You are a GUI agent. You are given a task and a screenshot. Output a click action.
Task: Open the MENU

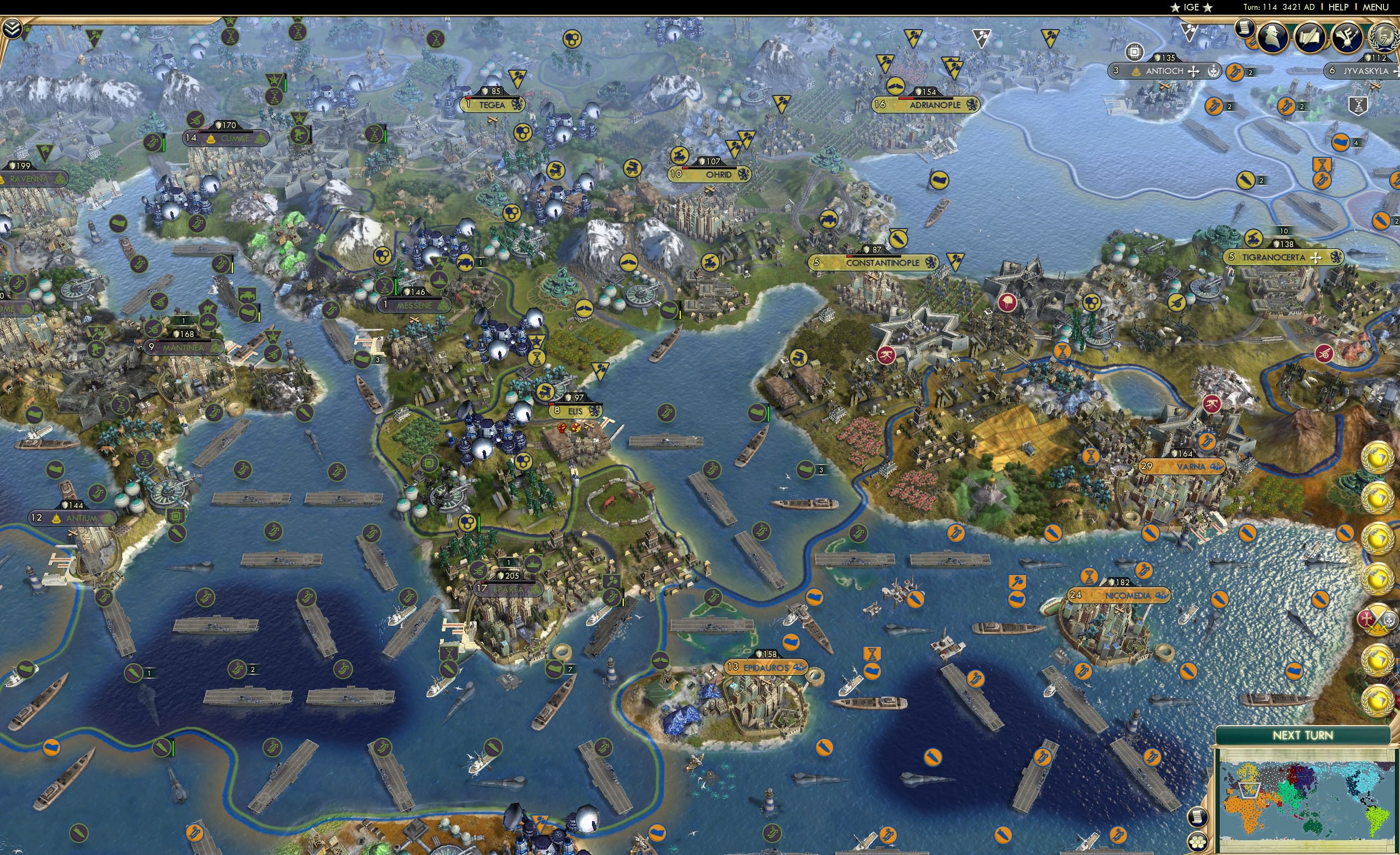1375,7
